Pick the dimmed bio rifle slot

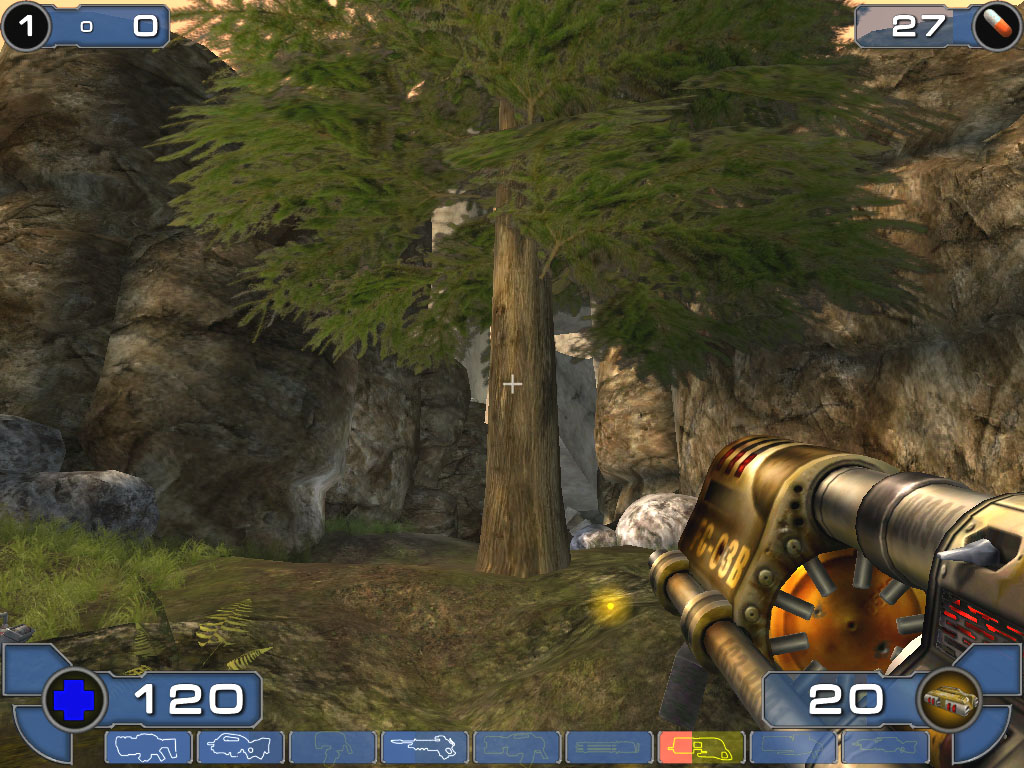coord(332,747)
